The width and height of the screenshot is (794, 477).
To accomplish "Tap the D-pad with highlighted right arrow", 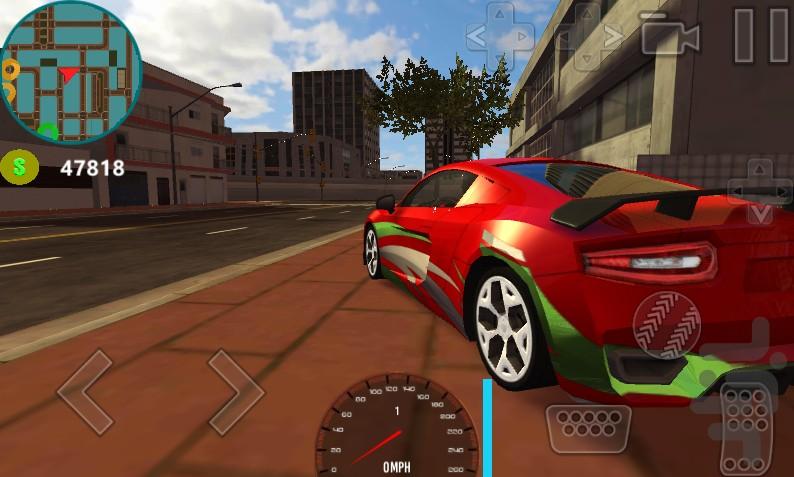I will pyautogui.click(x=590, y=38).
